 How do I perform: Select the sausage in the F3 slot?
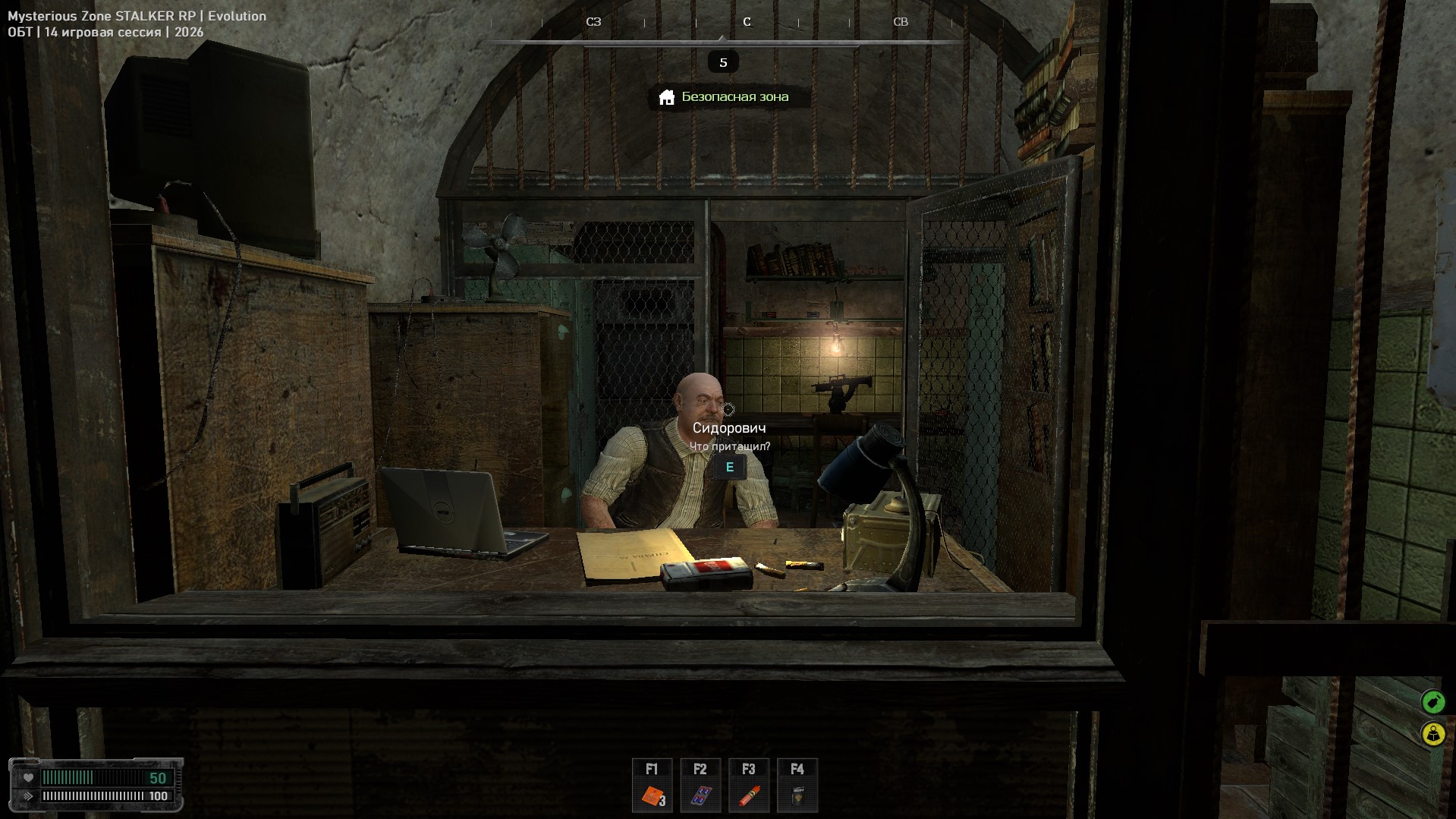tap(749, 795)
